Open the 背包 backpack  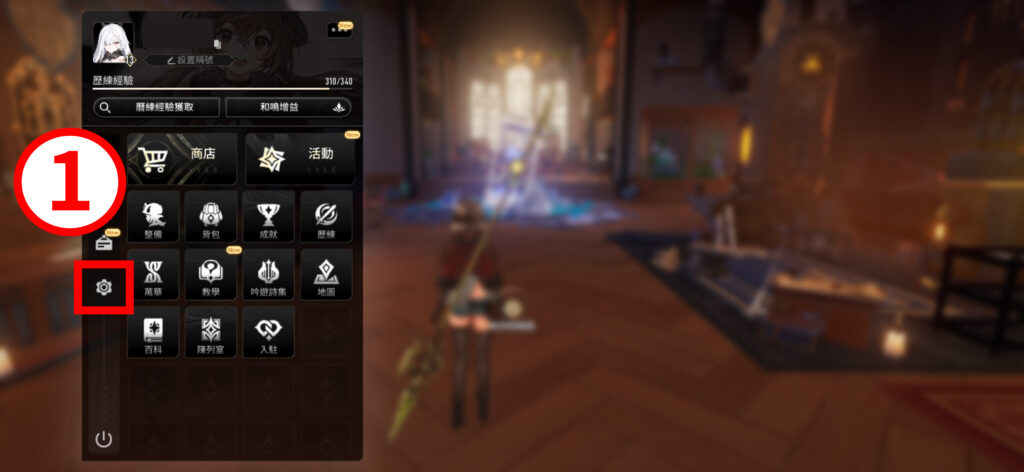[211, 216]
